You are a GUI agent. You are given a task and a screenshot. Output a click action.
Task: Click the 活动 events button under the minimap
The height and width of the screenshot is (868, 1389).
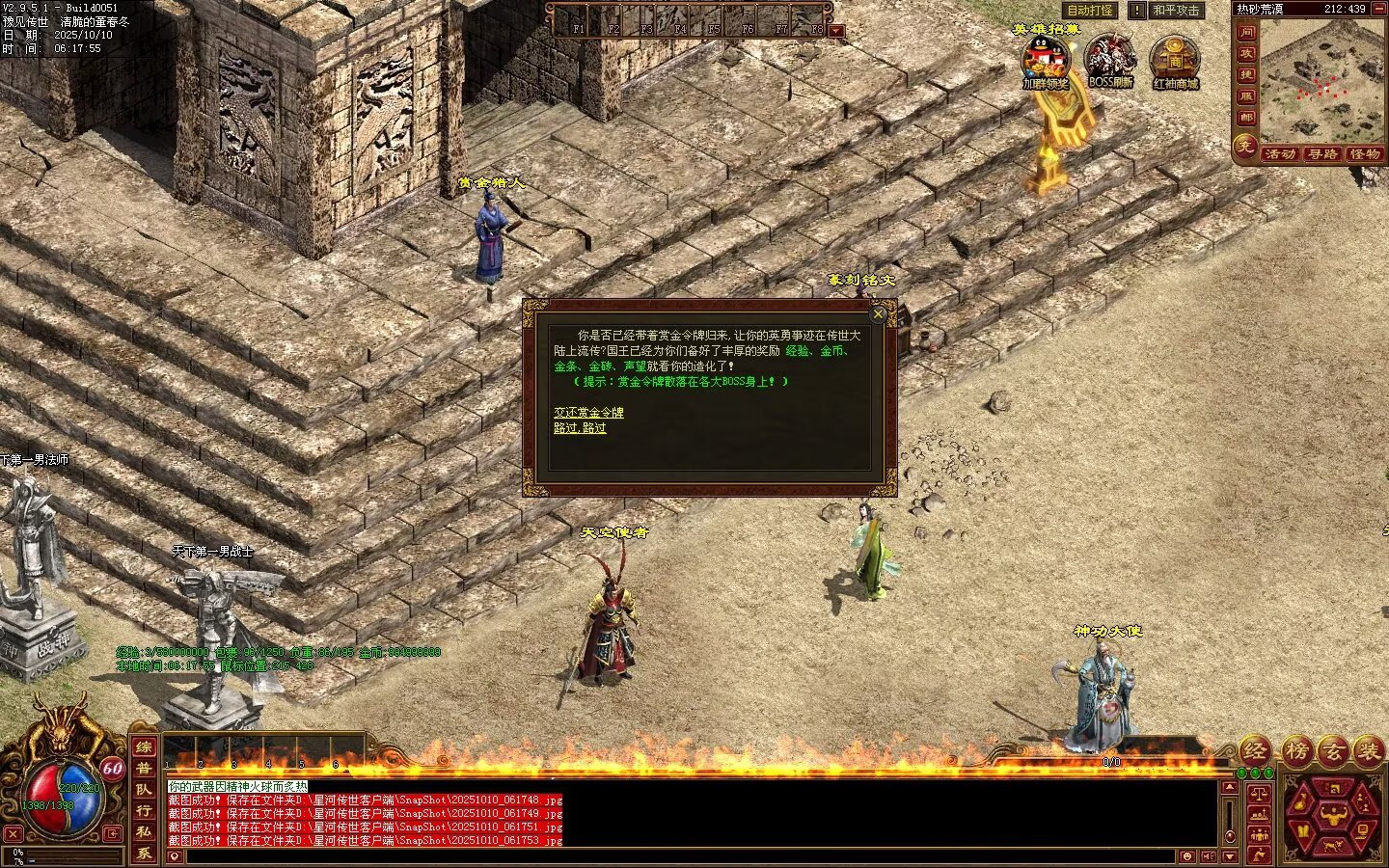point(1279,154)
